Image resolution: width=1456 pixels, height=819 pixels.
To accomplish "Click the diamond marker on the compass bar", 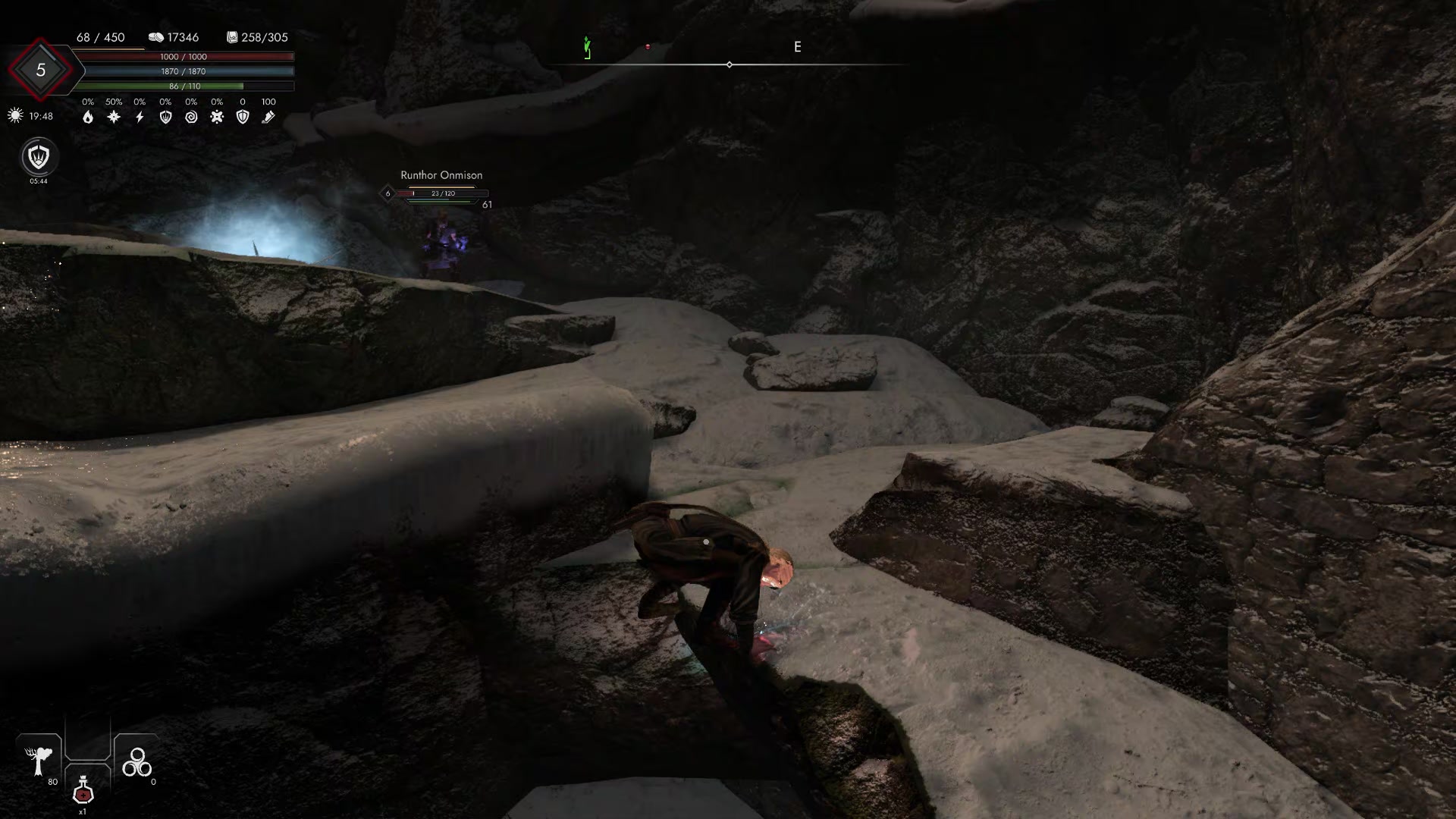I will pos(729,64).
